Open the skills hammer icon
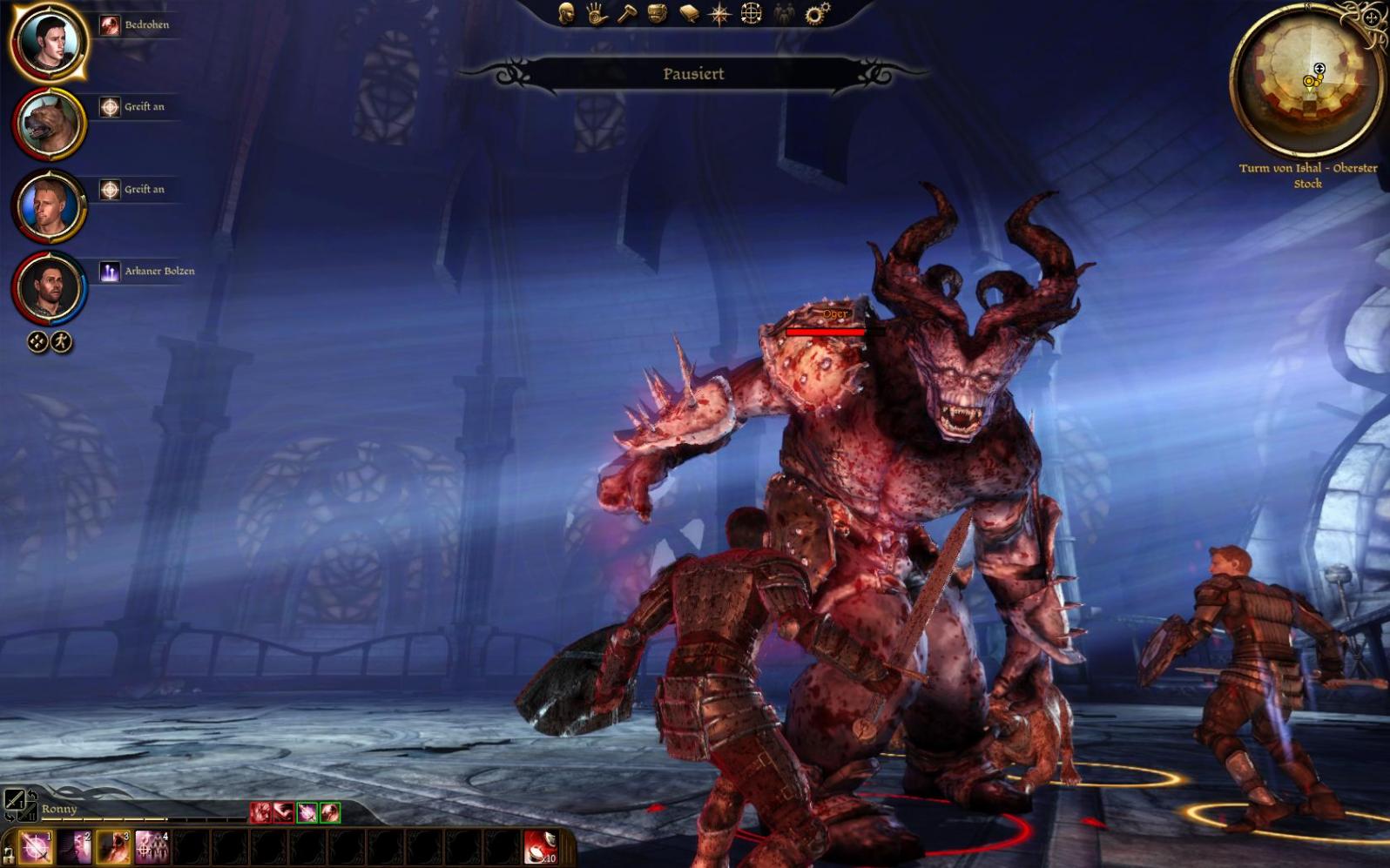Image resolution: width=1390 pixels, height=868 pixels. 627,13
